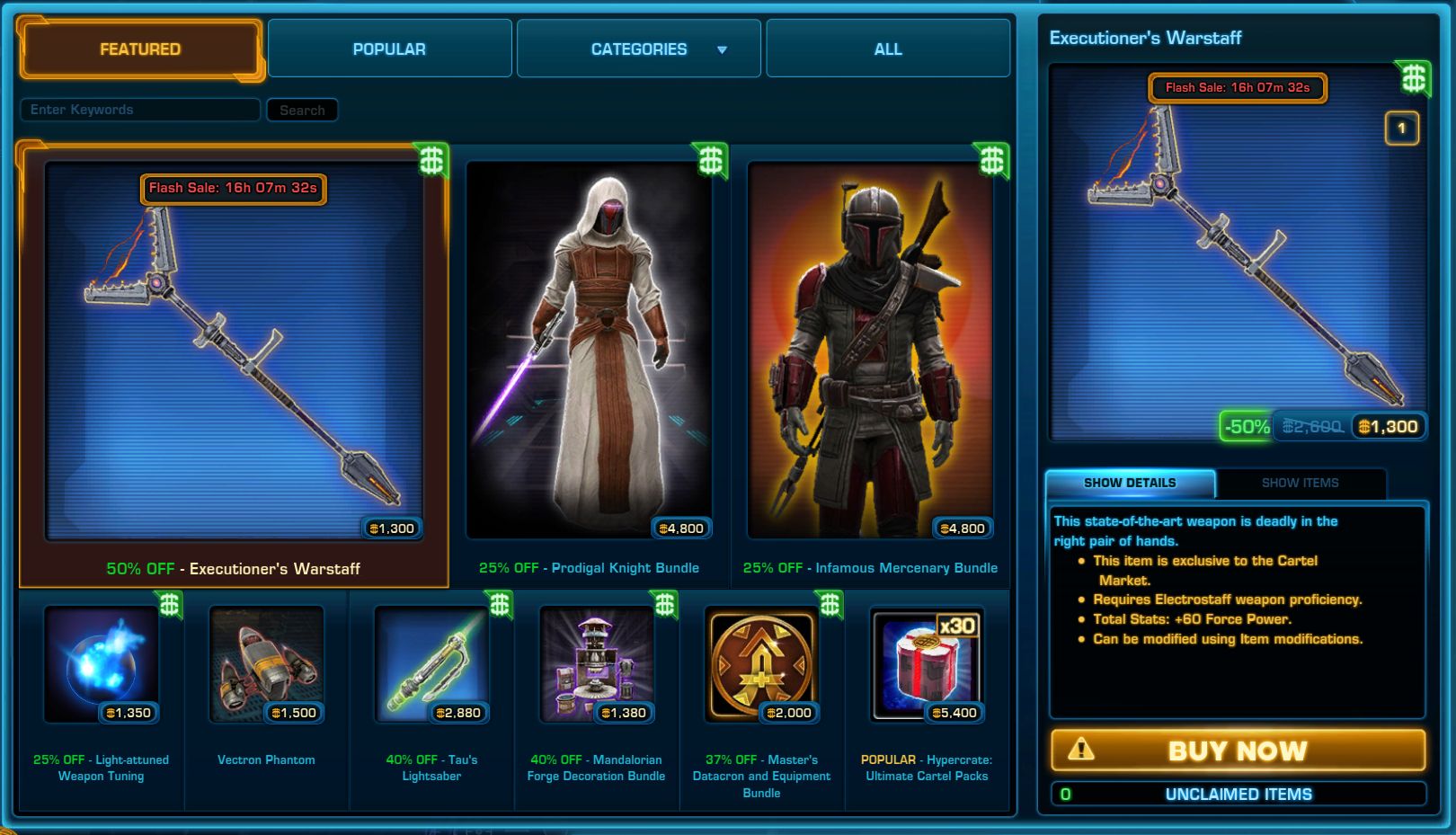Select the Vectron Phantom vehicle
Image resolution: width=1456 pixels, height=835 pixels.
tap(266, 665)
